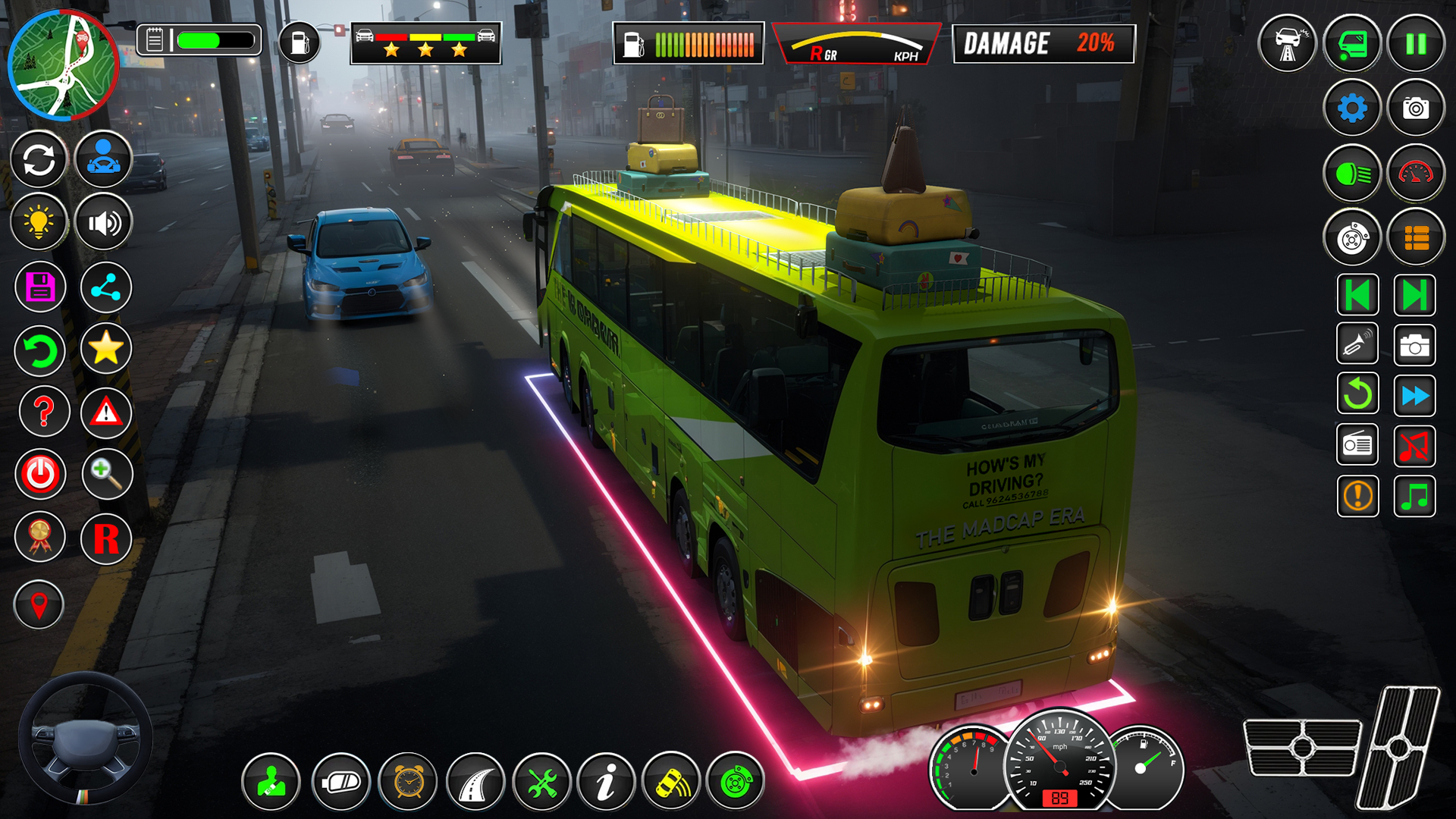This screenshot has height=819, width=1456.
Task: Share the game via the share icon
Action: coord(106,287)
